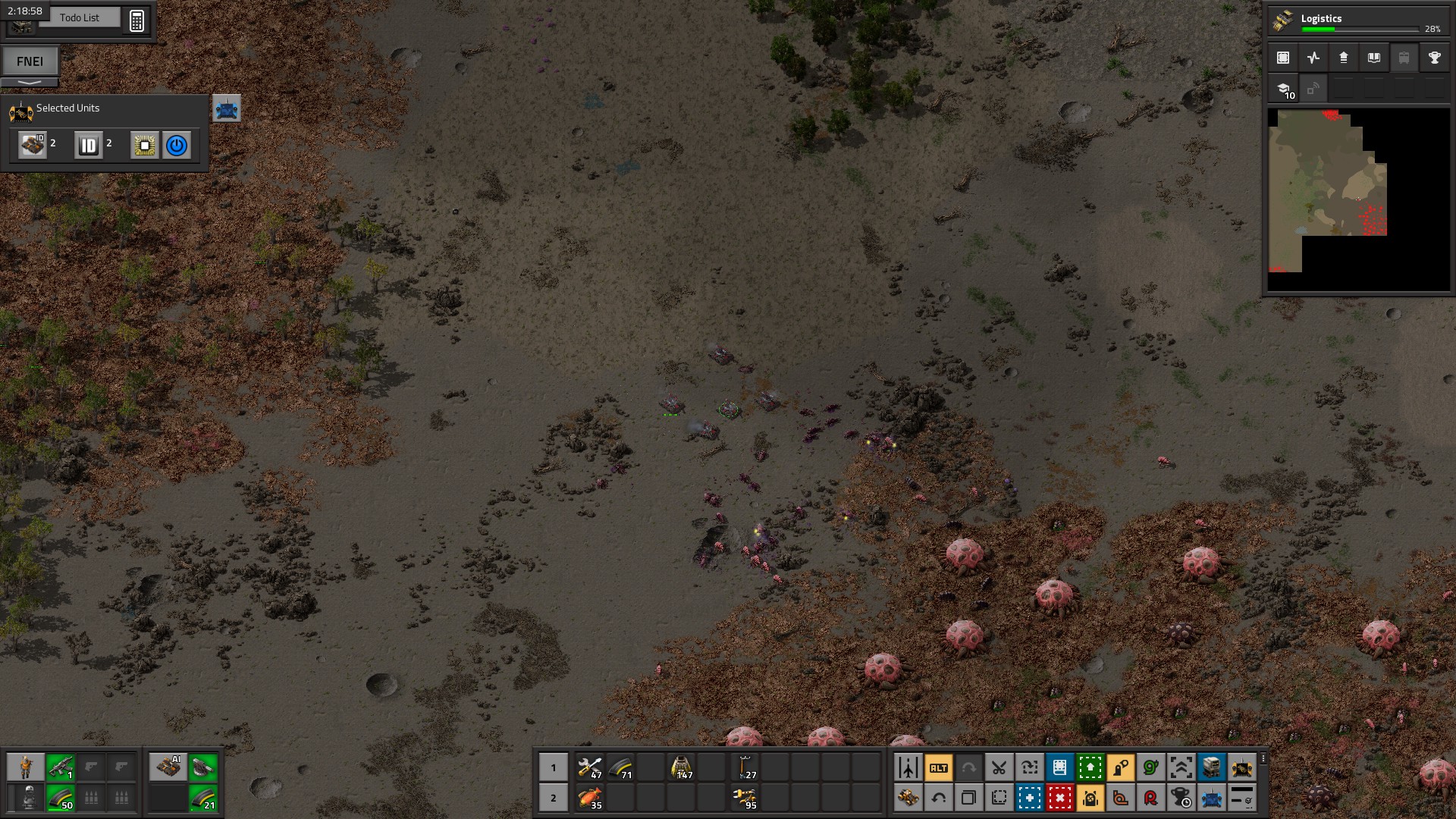Click the blue power button in Selected Units
This screenshot has height=819, width=1456.
point(177,145)
